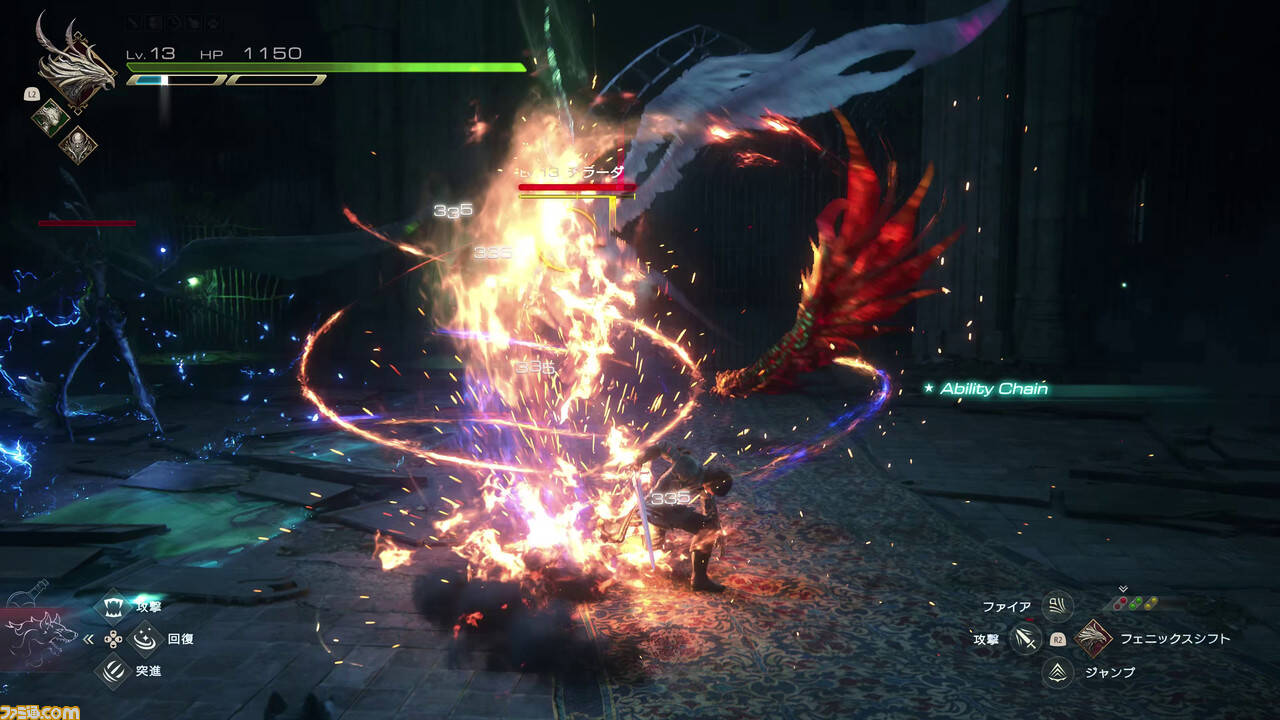The image size is (1280, 720).
Task: Cast the ファイア magic ability
Action: pyautogui.click(x=1057, y=606)
